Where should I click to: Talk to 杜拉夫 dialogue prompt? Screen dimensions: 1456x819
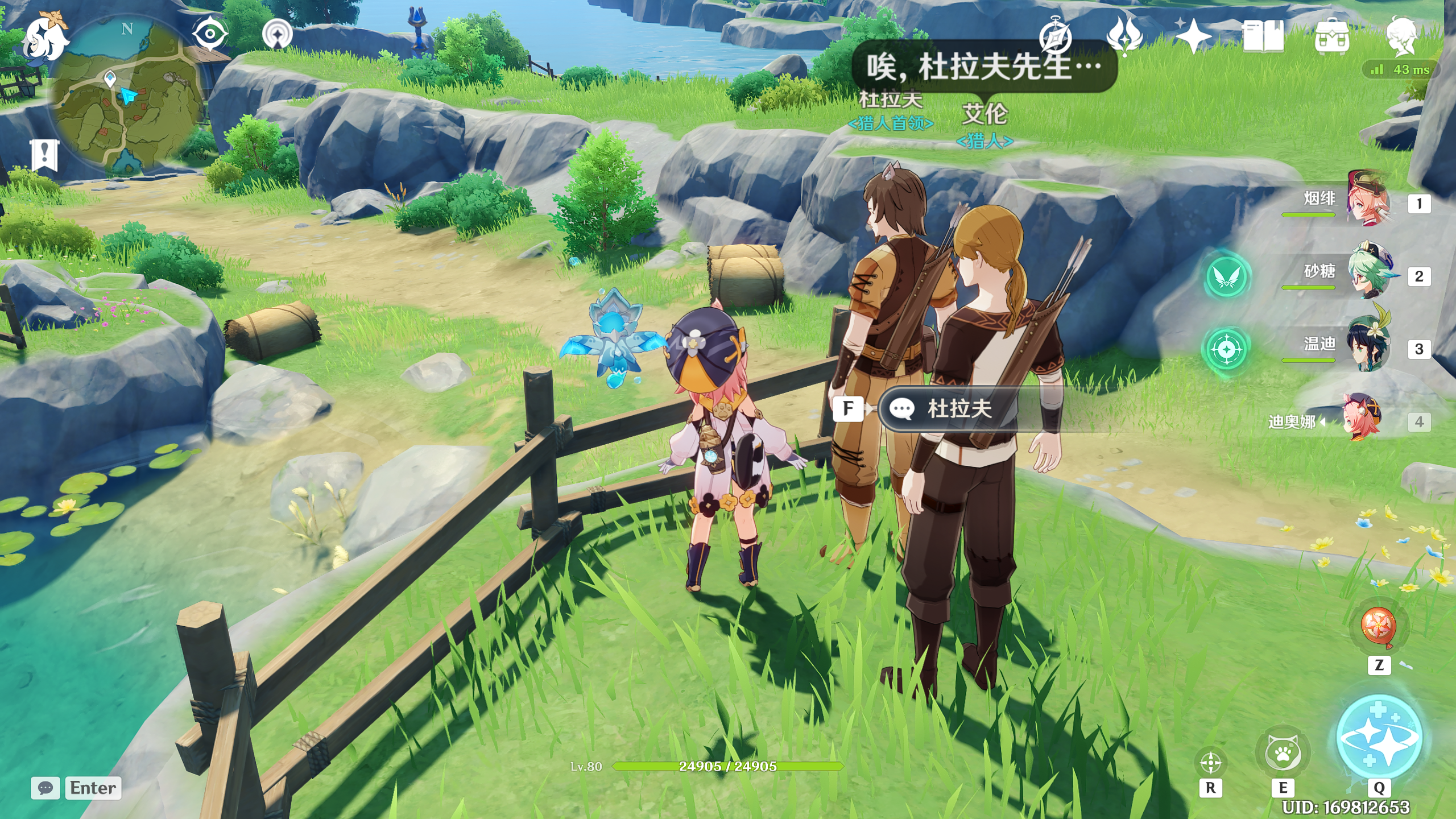(x=959, y=408)
